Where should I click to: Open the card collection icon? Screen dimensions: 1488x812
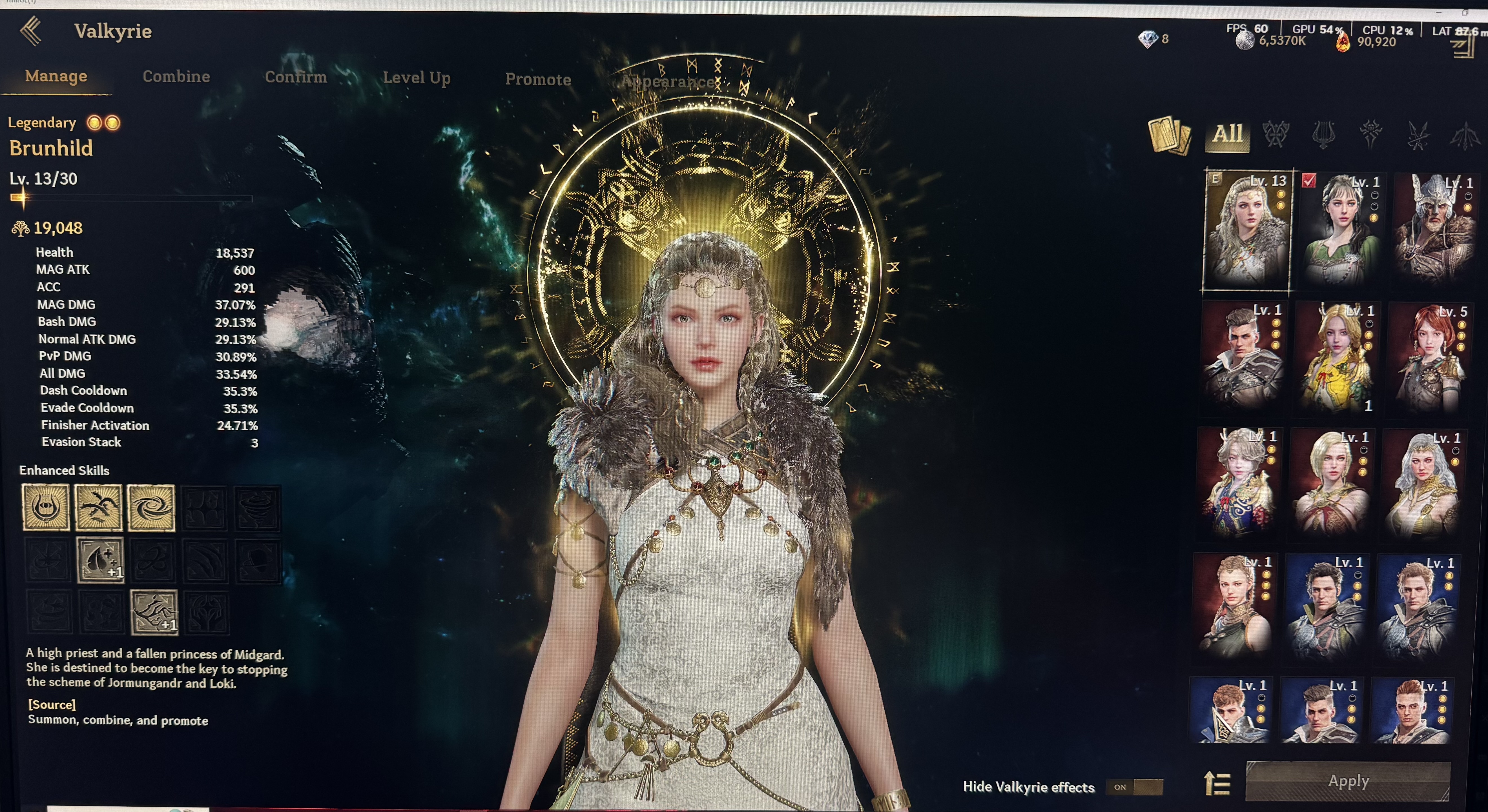[x=1169, y=136]
